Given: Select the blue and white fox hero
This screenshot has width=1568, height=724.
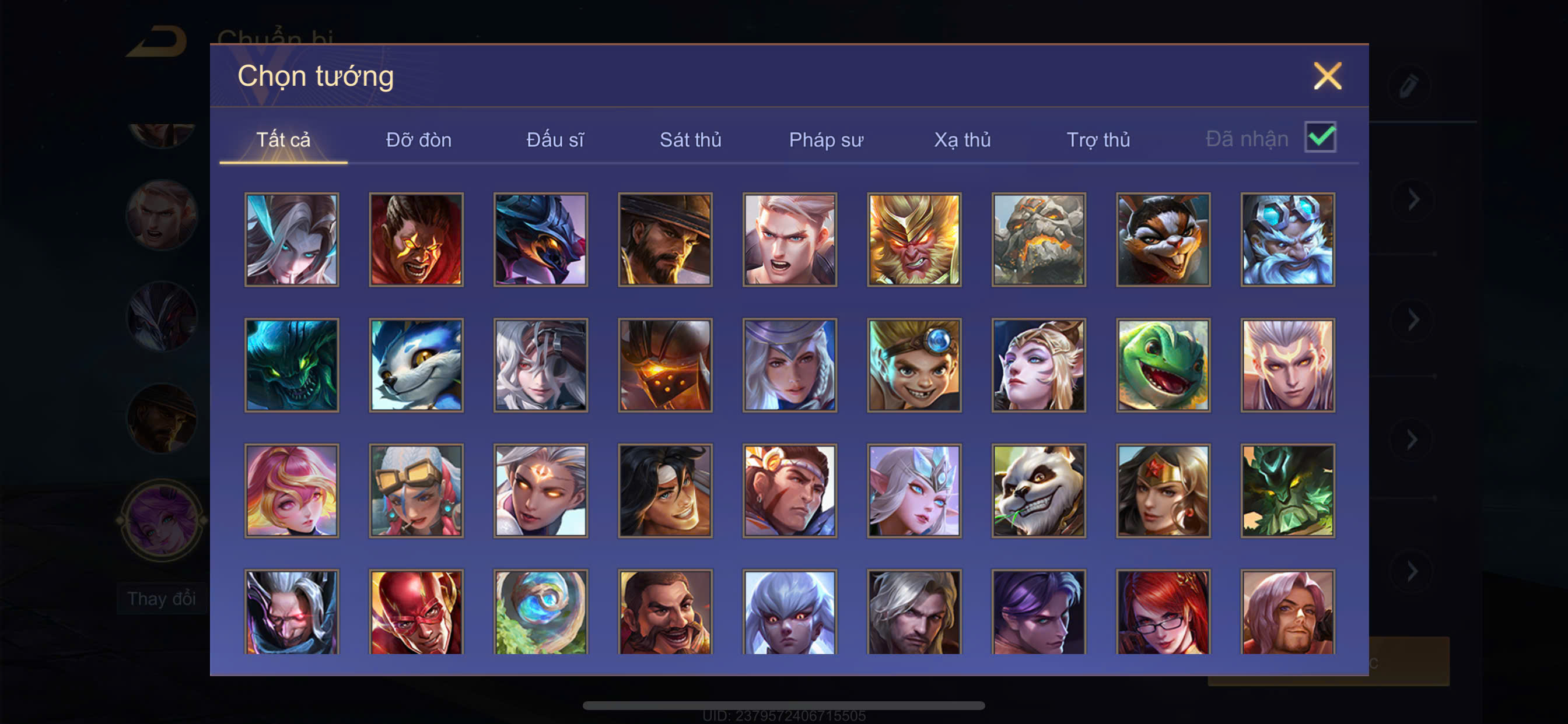Looking at the screenshot, I should click(416, 365).
